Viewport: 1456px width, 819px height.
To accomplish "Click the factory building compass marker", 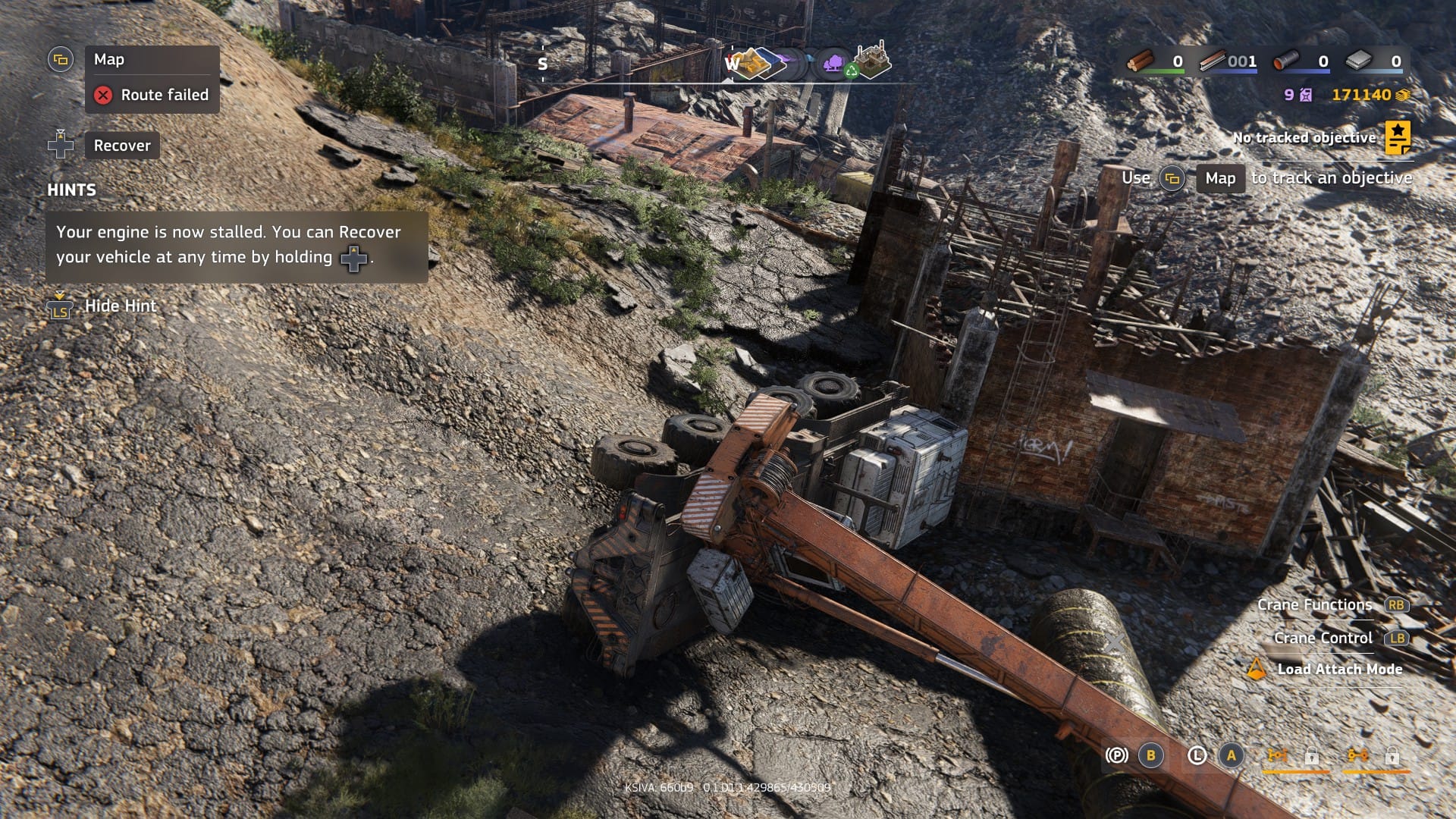I will pyautogui.click(x=872, y=61).
